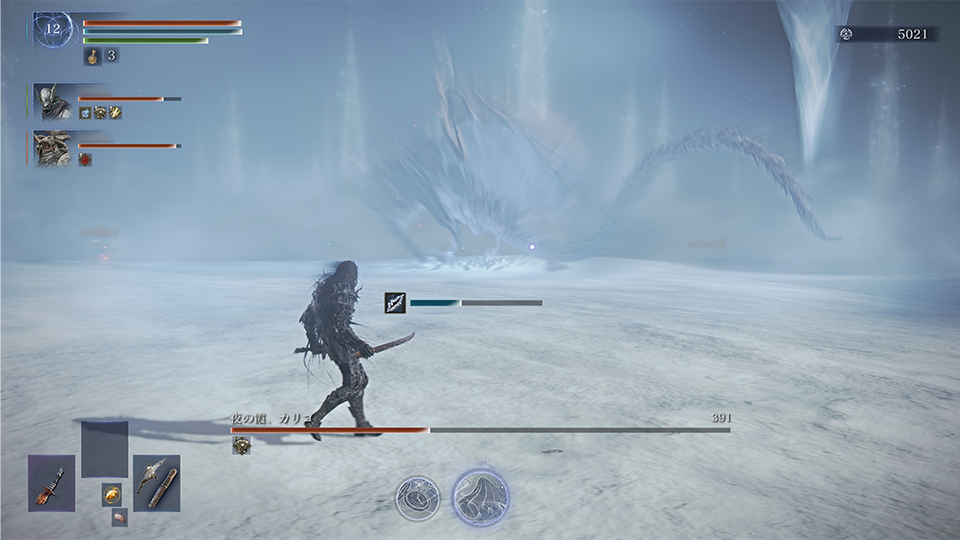
Task: Activate the smaller circular character skill
Action: click(416, 497)
